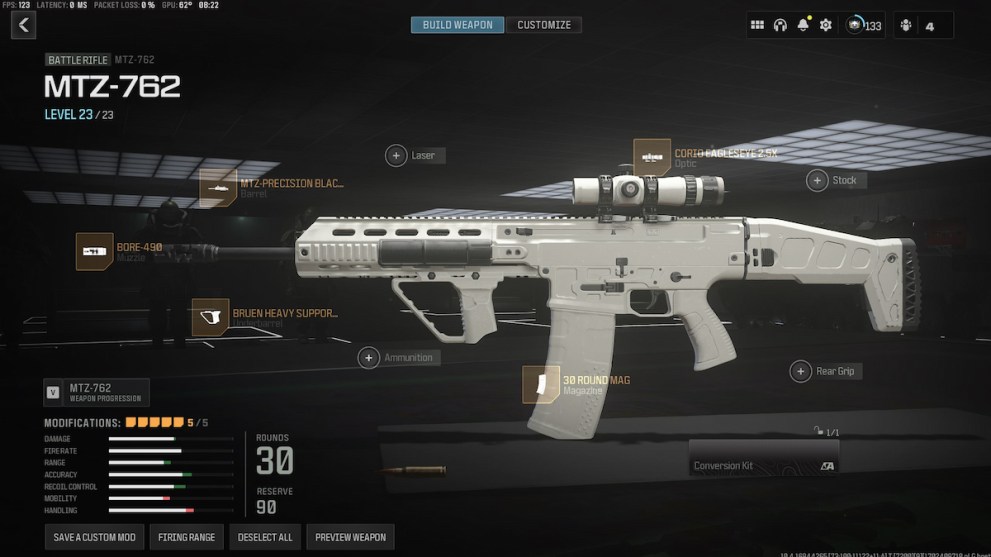Add a Laser attachment
The width and height of the screenshot is (991, 557).
tap(397, 156)
